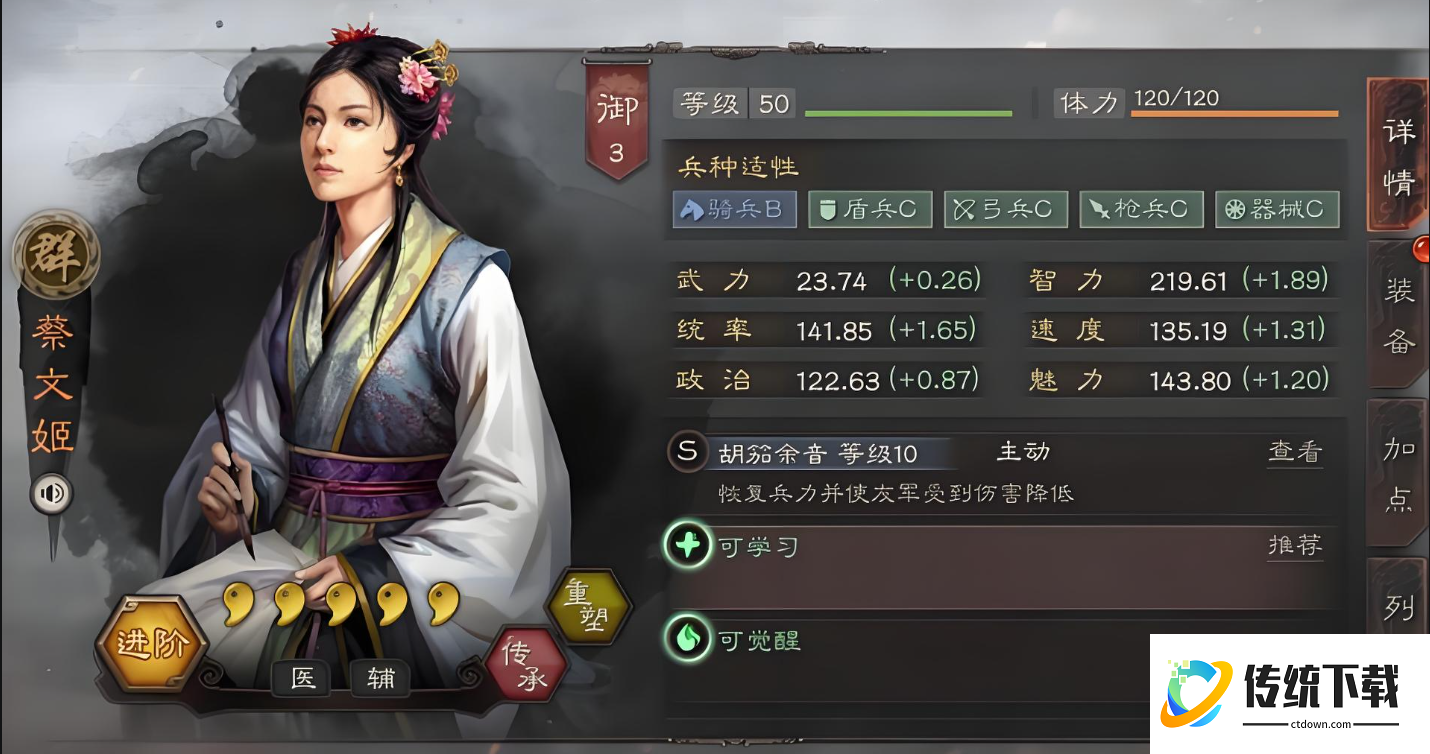Click the green plus on 可学习 slot

[x=686, y=546]
